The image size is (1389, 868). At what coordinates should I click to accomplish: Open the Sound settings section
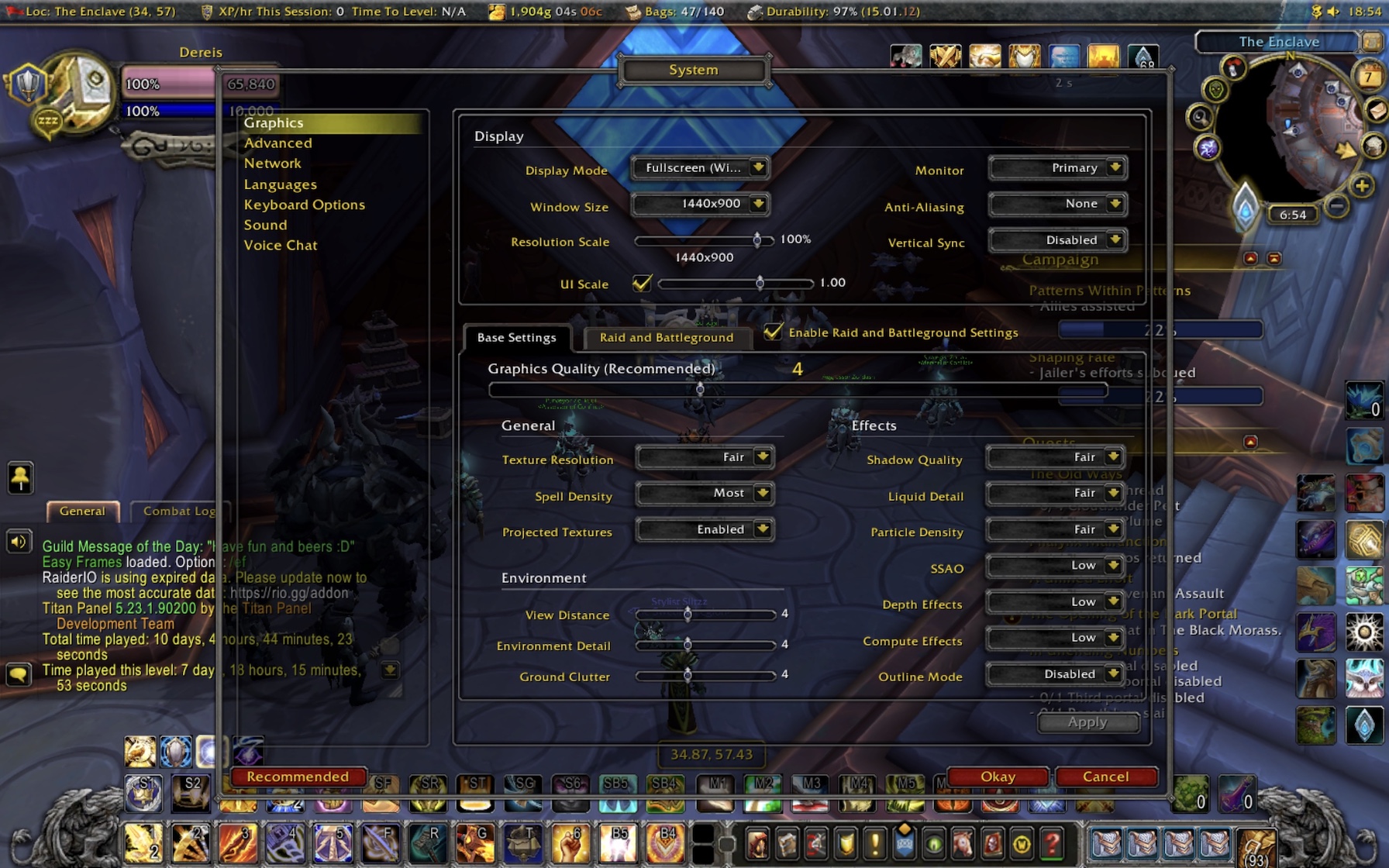pyautogui.click(x=266, y=225)
